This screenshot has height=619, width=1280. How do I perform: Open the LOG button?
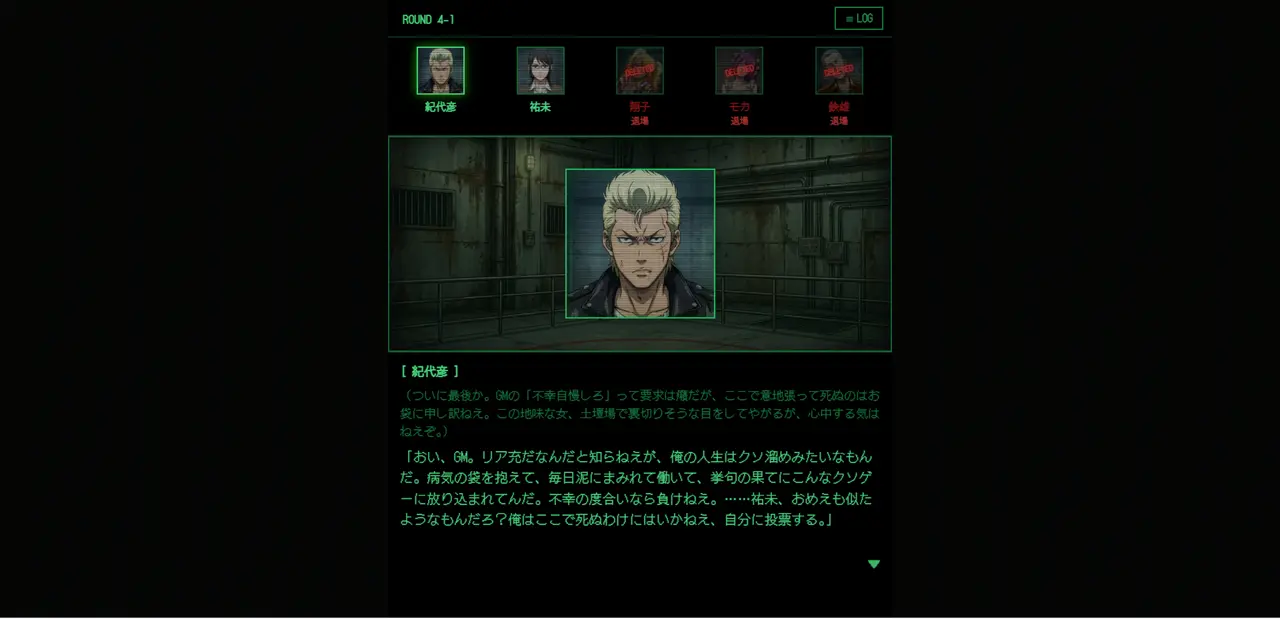[858, 19]
